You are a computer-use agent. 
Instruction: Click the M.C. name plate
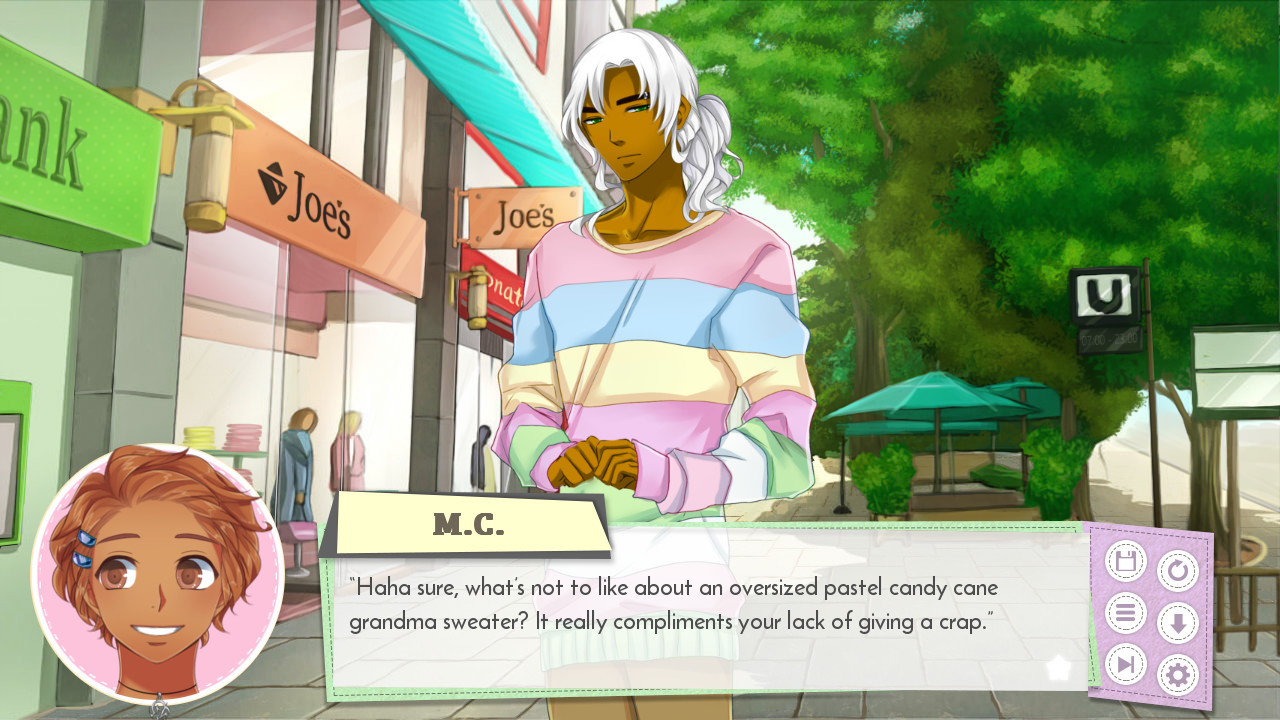pos(472,521)
